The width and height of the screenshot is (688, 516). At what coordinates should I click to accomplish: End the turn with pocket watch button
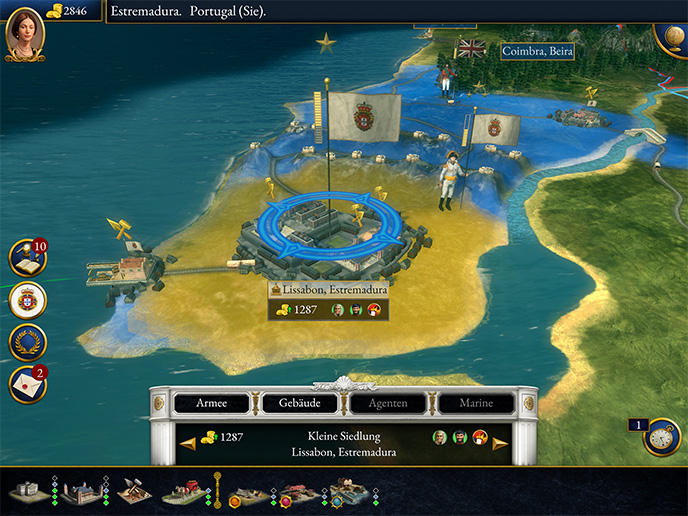662,437
